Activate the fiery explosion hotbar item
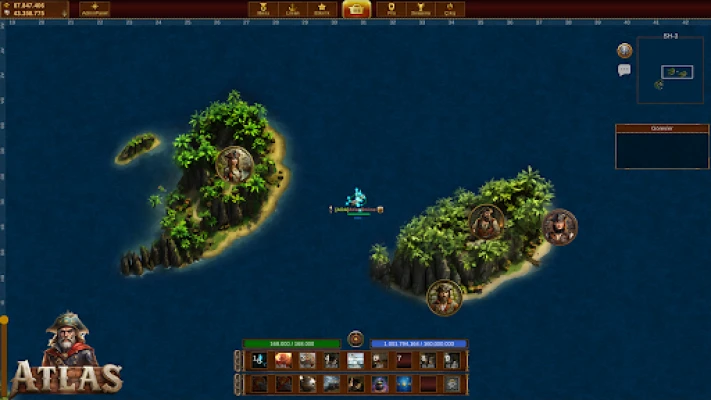The width and height of the screenshot is (711, 400). pos(283,360)
